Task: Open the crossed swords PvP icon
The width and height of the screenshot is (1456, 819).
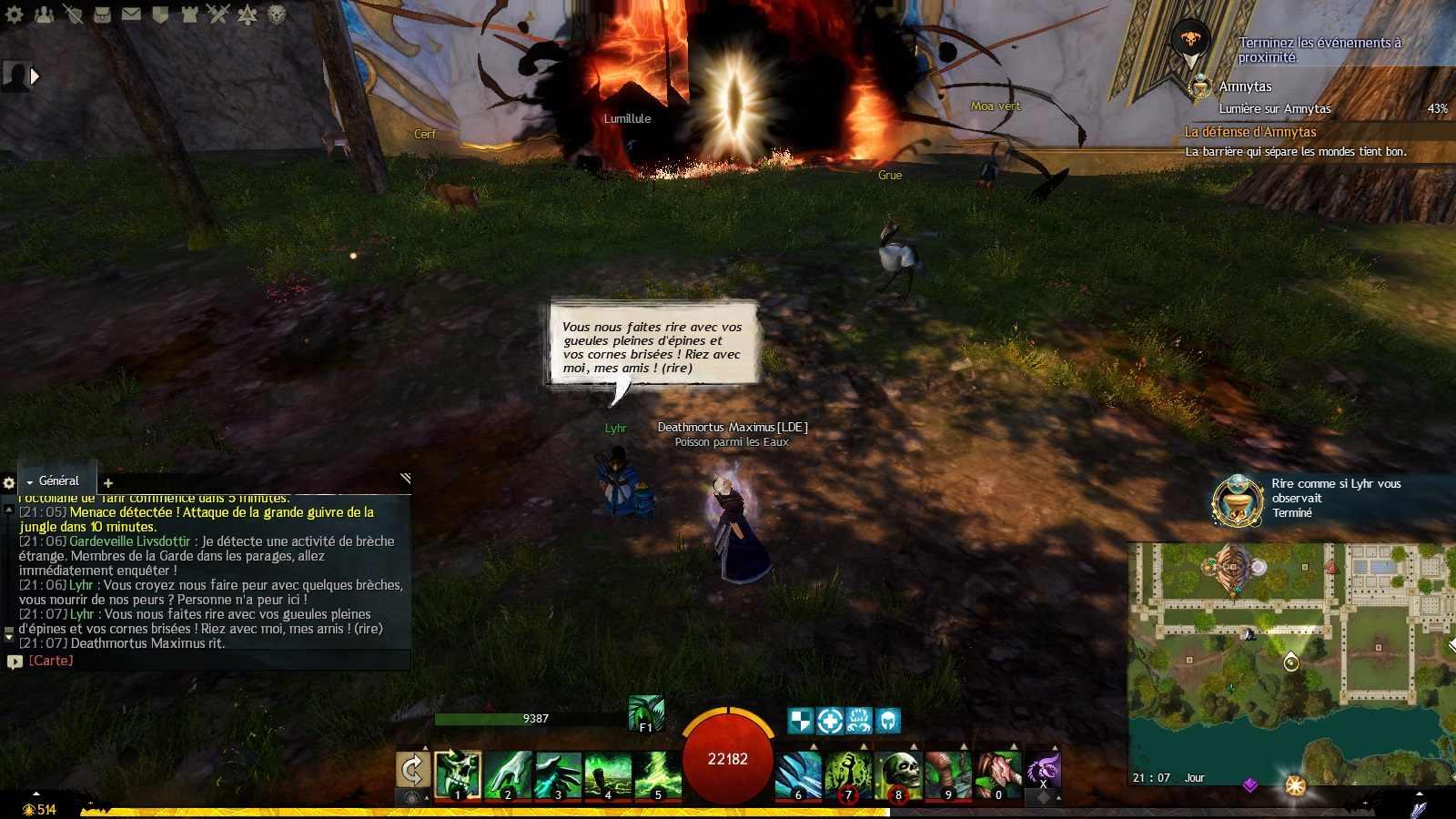Action: point(217,15)
